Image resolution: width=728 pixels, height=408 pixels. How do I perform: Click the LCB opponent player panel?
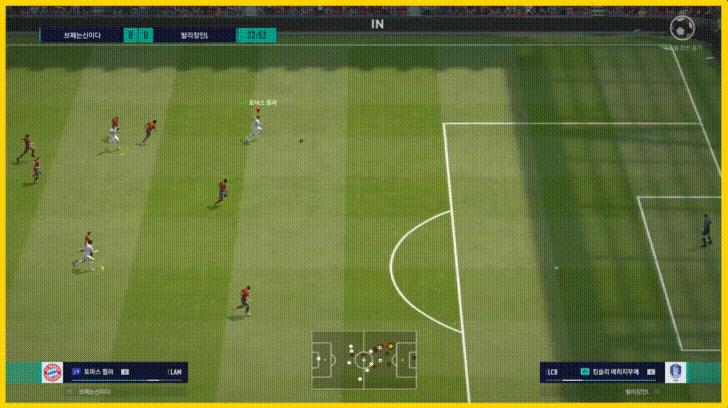601,372
